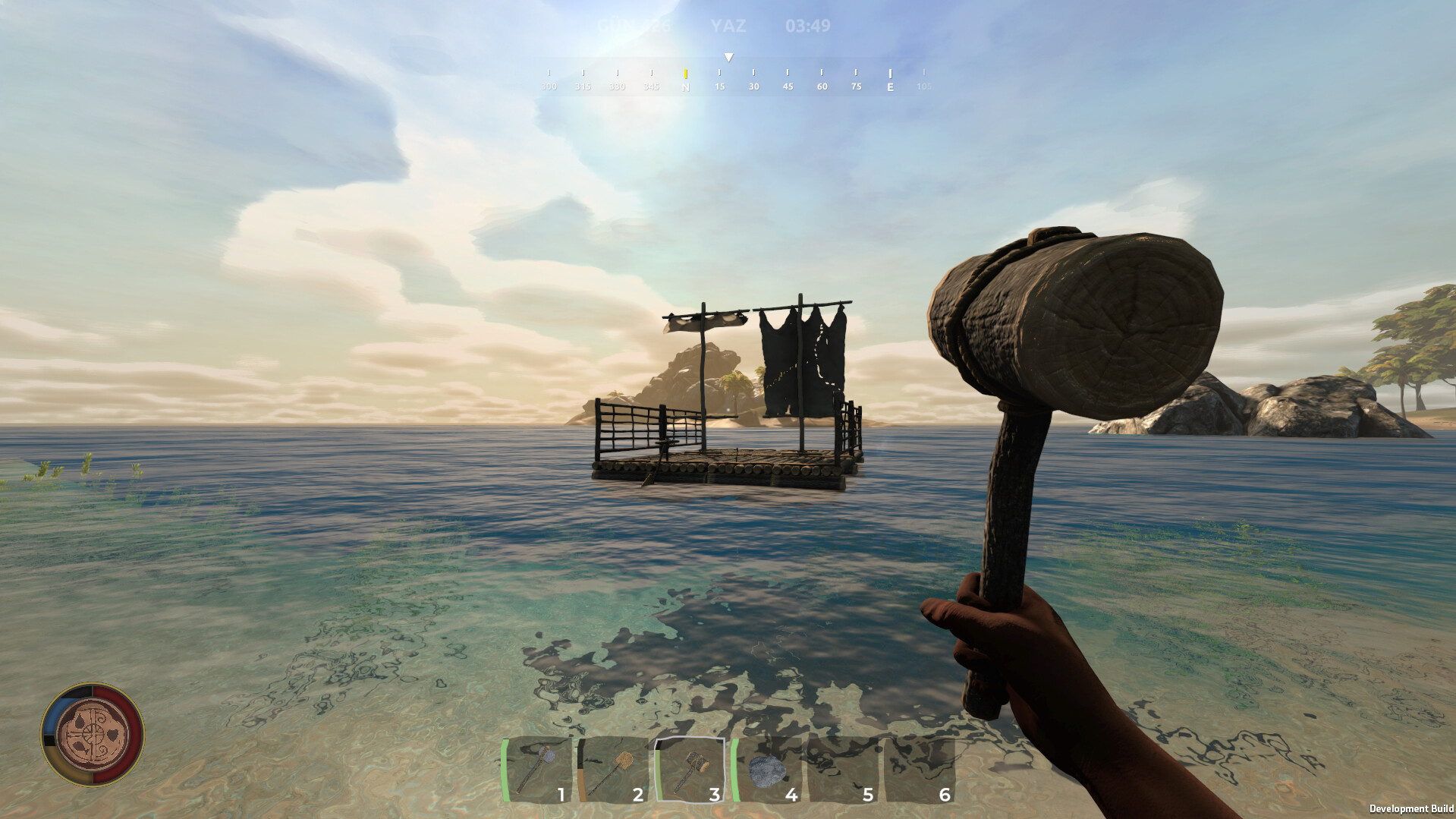Click the 03:49 time display

pyautogui.click(x=807, y=24)
